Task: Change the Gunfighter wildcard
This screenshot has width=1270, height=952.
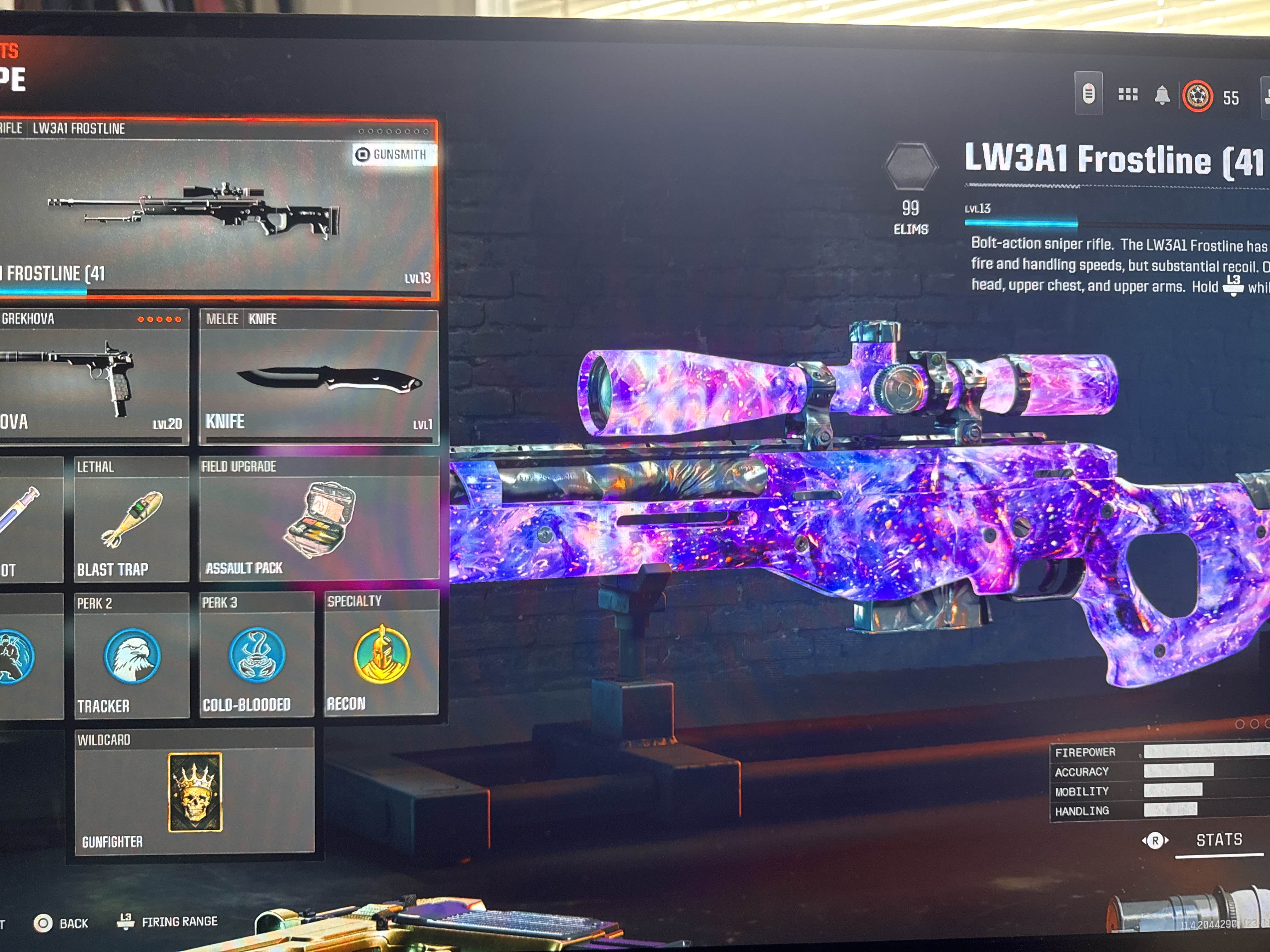Action: tap(195, 792)
